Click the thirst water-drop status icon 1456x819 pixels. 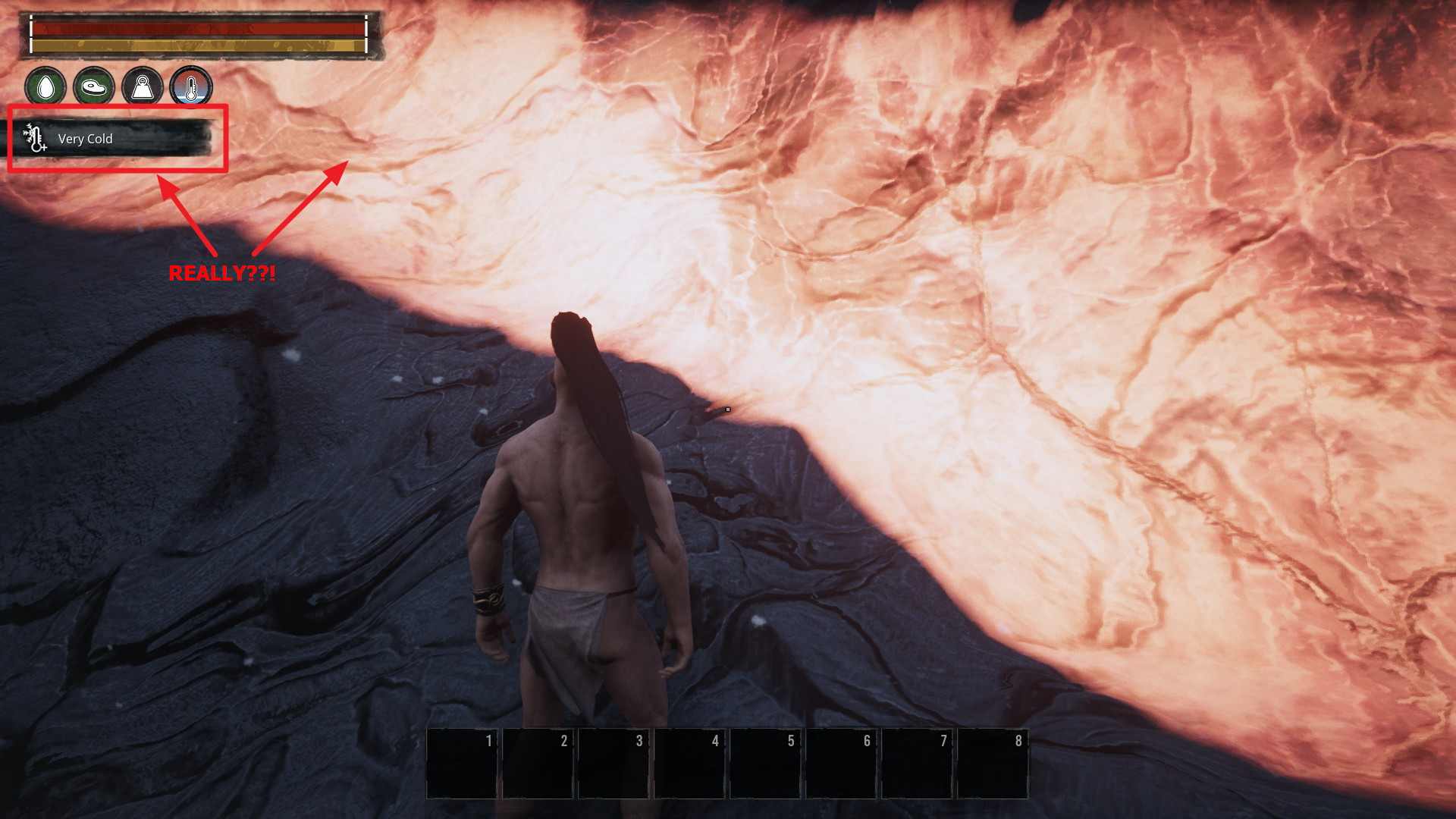click(45, 87)
